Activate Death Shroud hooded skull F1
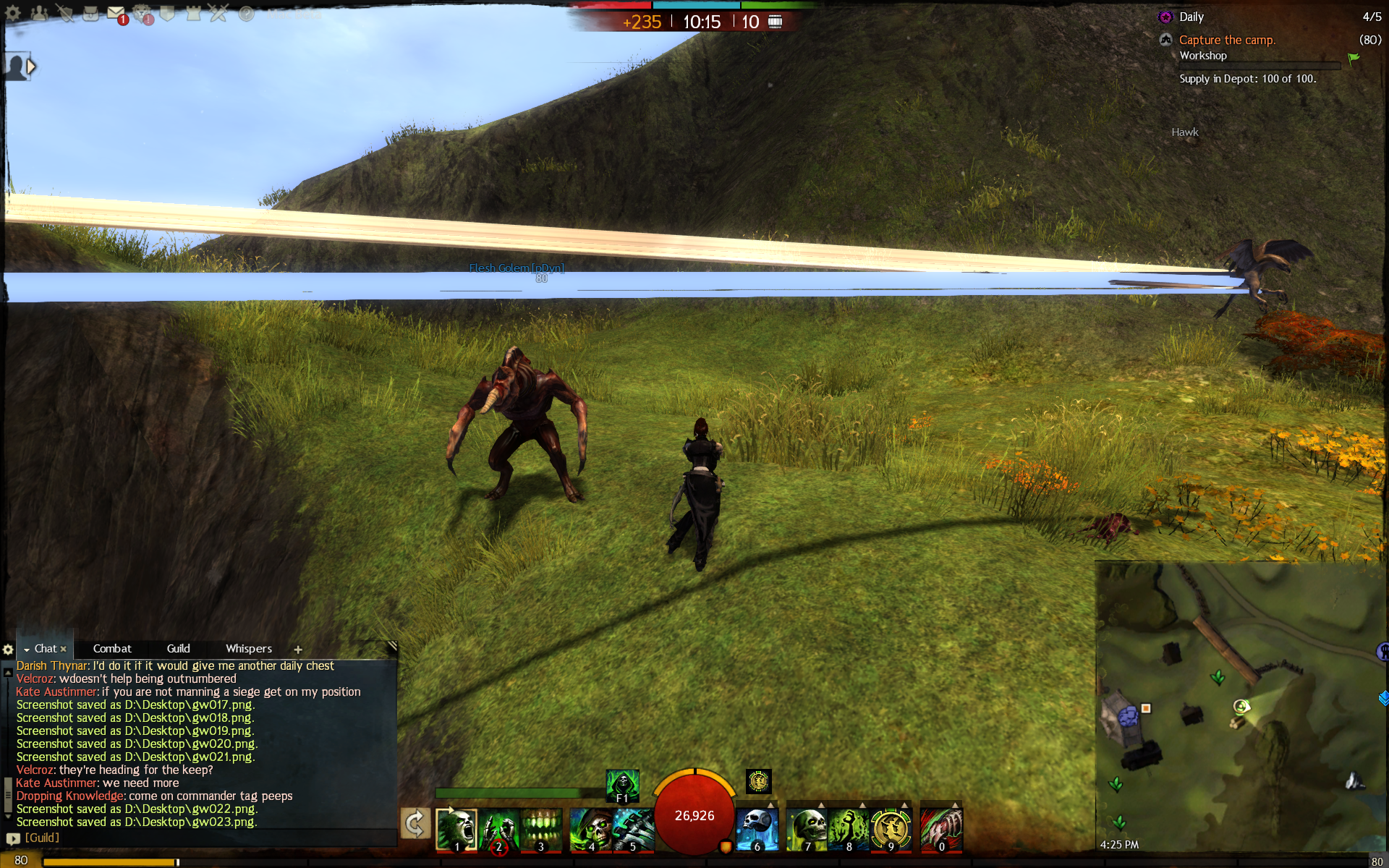The height and width of the screenshot is (868, 1389). coord(622,785)
